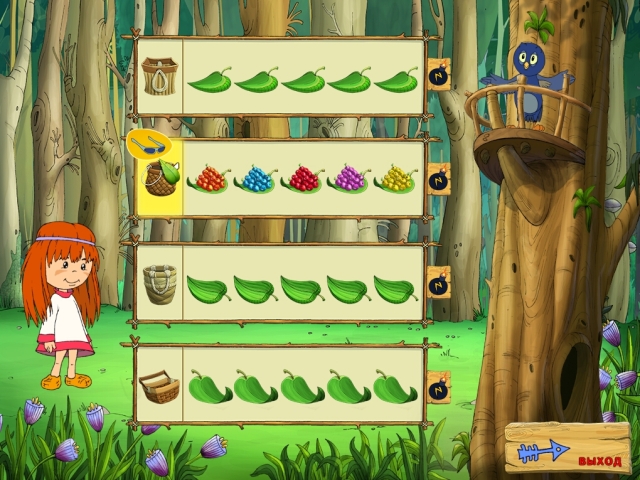The height and width of the screenshot is (480, 640).
Task: Select the highlighted berry basket icon
Action: (158, 182)
